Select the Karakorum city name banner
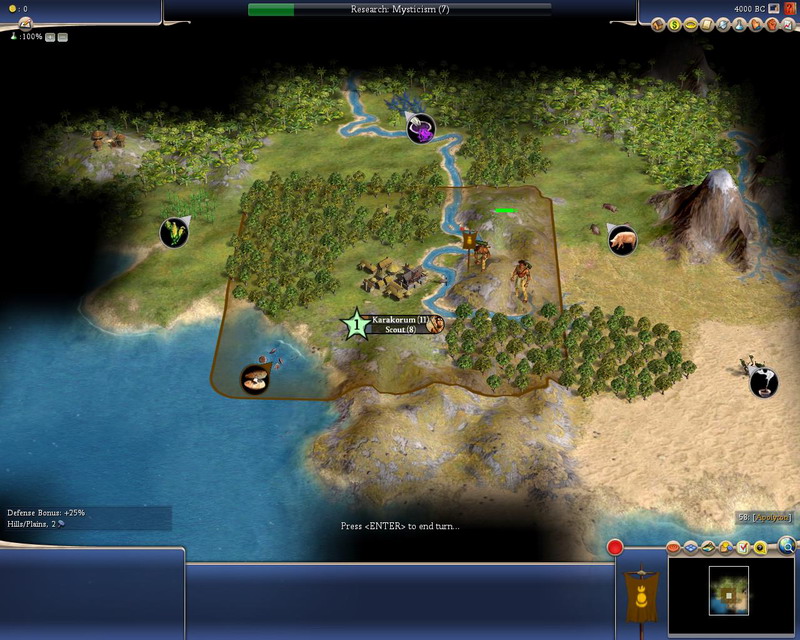 [x=394, y=320]
